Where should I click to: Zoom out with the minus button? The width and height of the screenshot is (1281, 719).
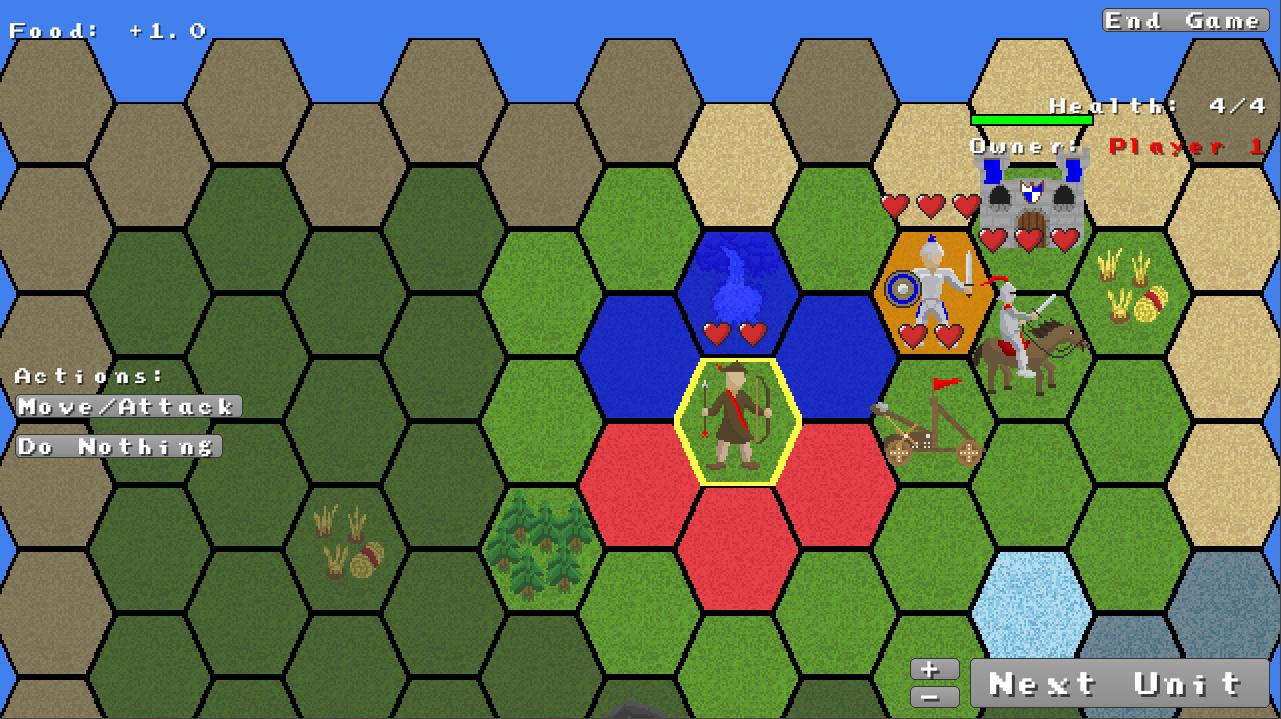click(x=934, y=696)
